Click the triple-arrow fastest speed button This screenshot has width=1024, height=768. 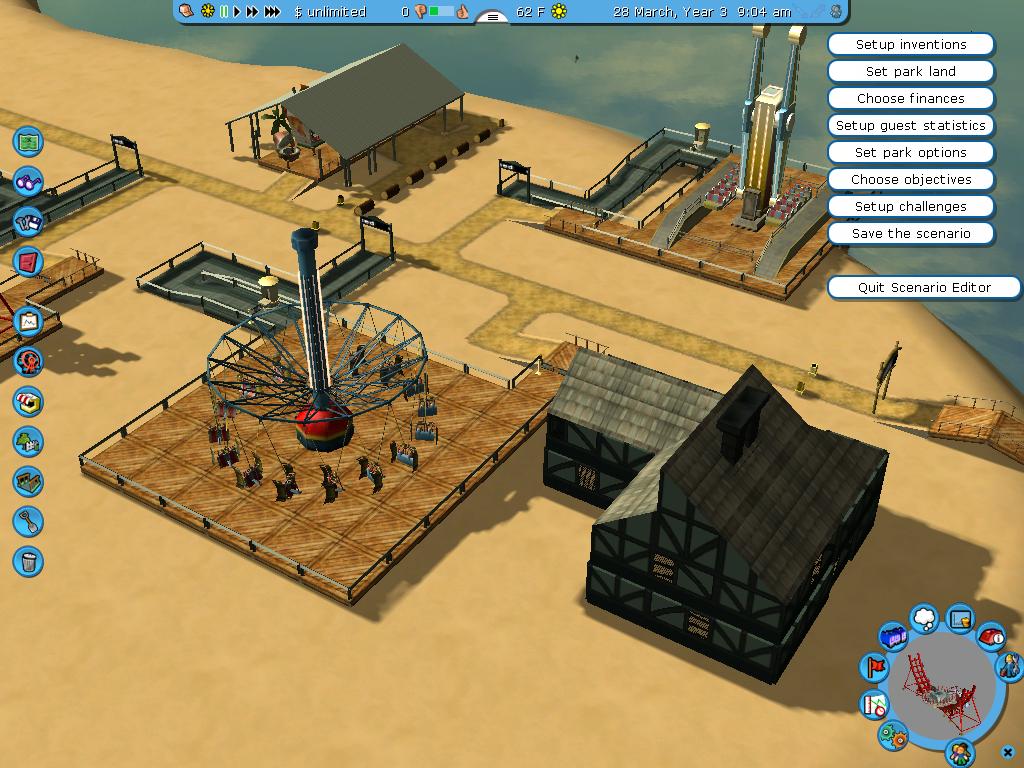click(x=272, y=12)
